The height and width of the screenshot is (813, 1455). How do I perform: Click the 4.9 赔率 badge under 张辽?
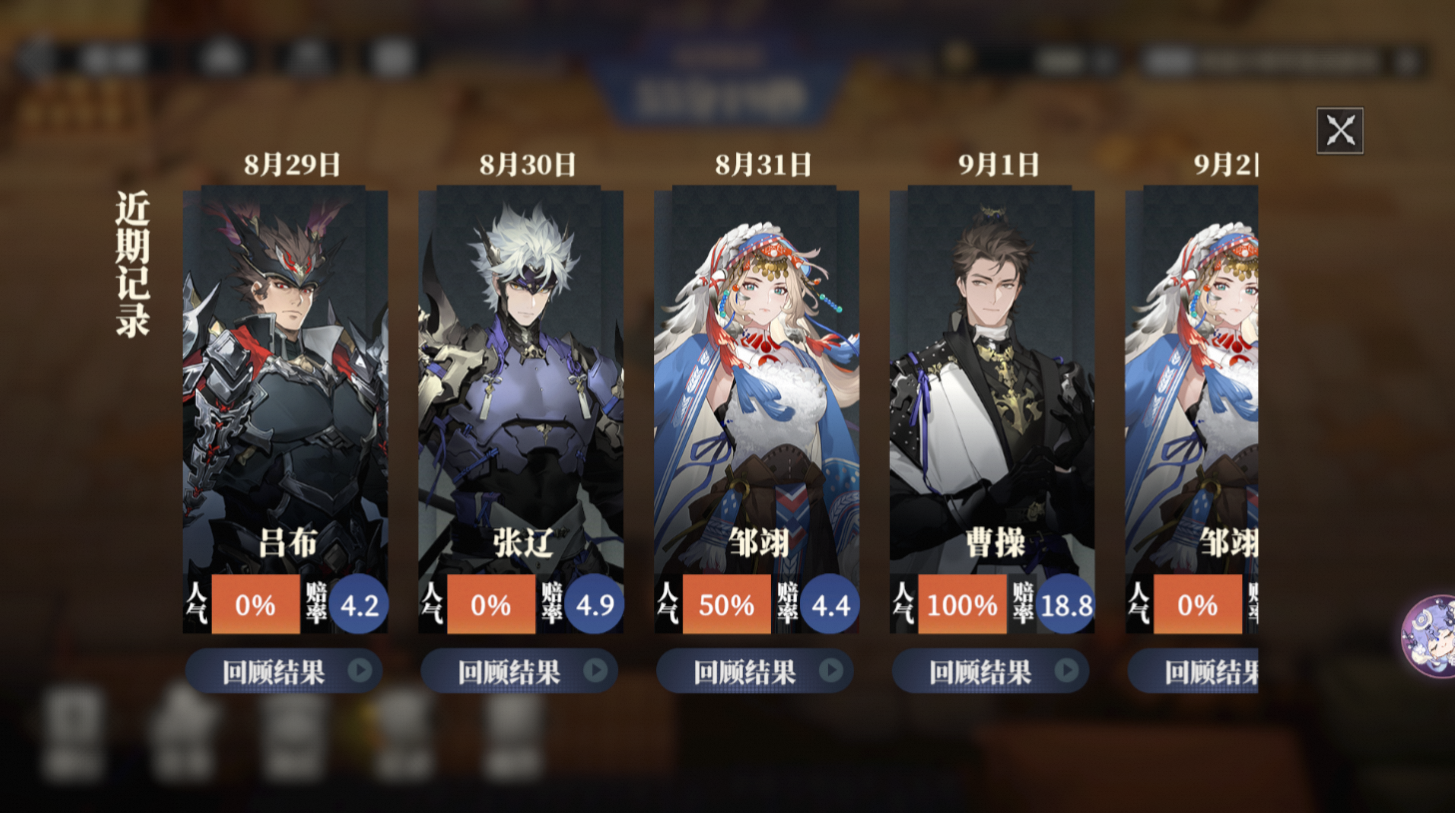point(594,604)
